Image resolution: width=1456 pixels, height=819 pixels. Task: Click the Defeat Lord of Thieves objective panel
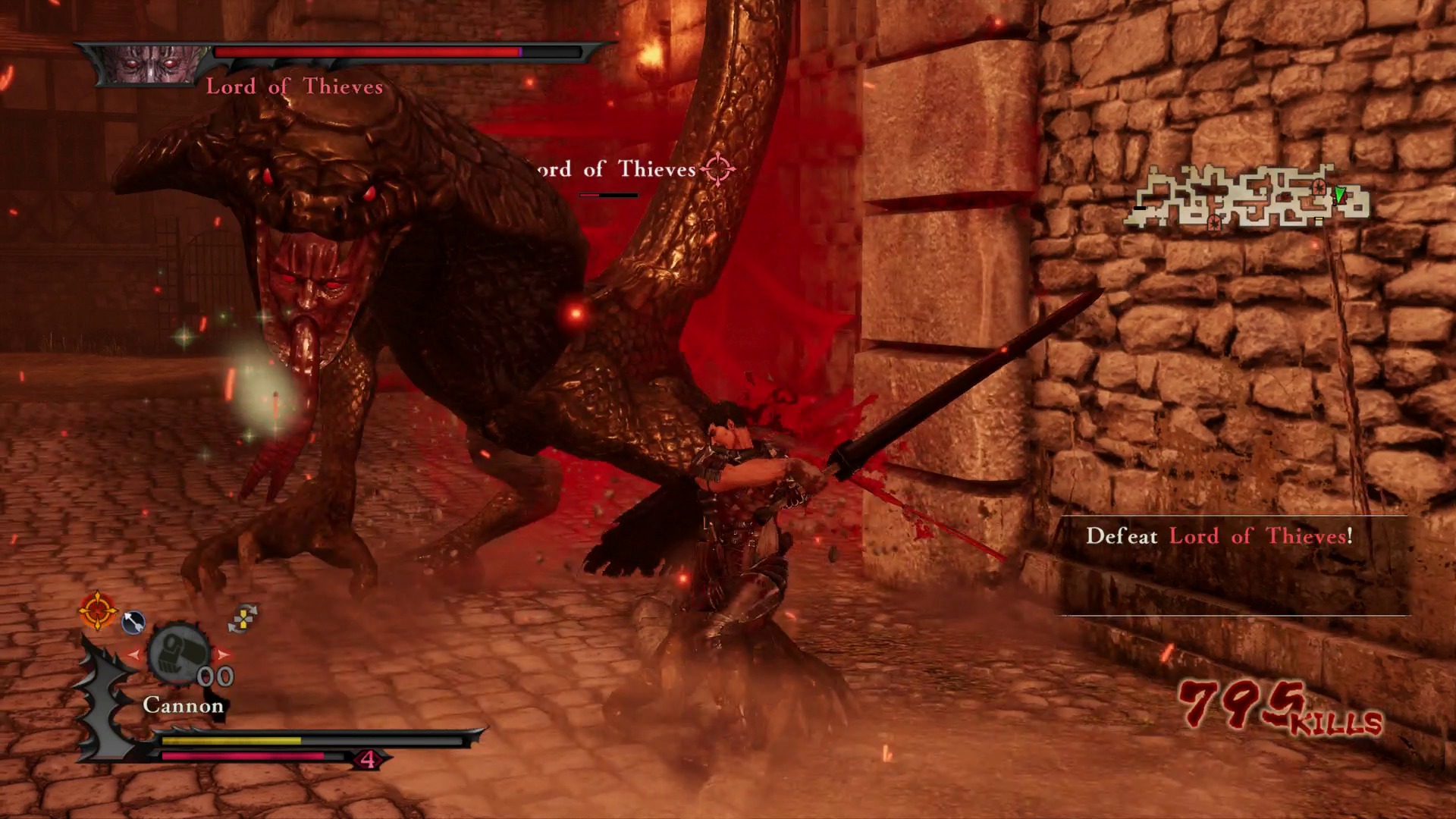pos(1233,565)
